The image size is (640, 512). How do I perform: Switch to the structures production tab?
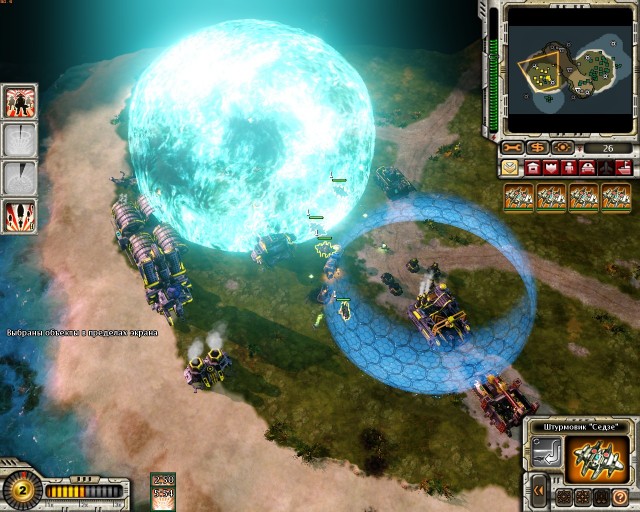533,168
